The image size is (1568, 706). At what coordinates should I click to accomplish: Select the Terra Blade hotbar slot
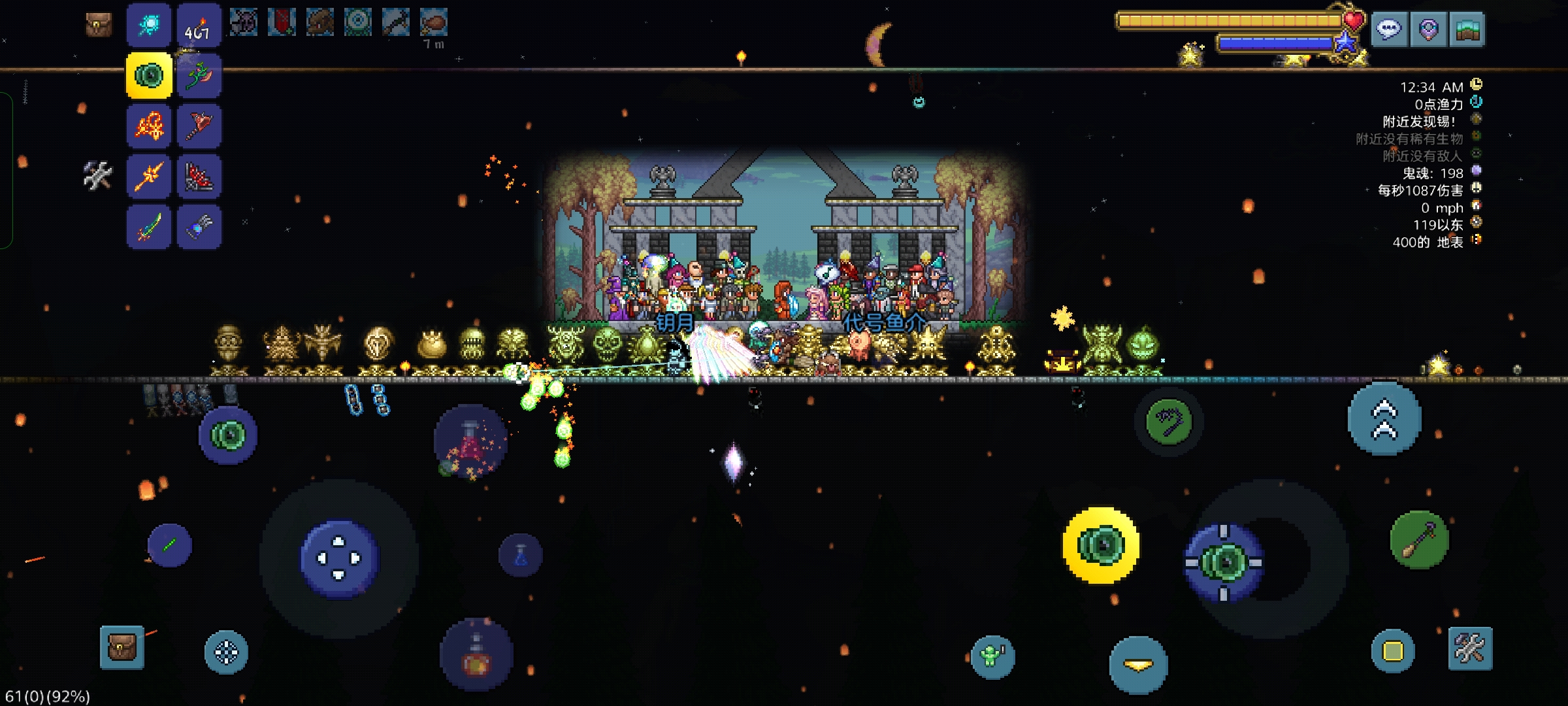click(x=149, y=226)
